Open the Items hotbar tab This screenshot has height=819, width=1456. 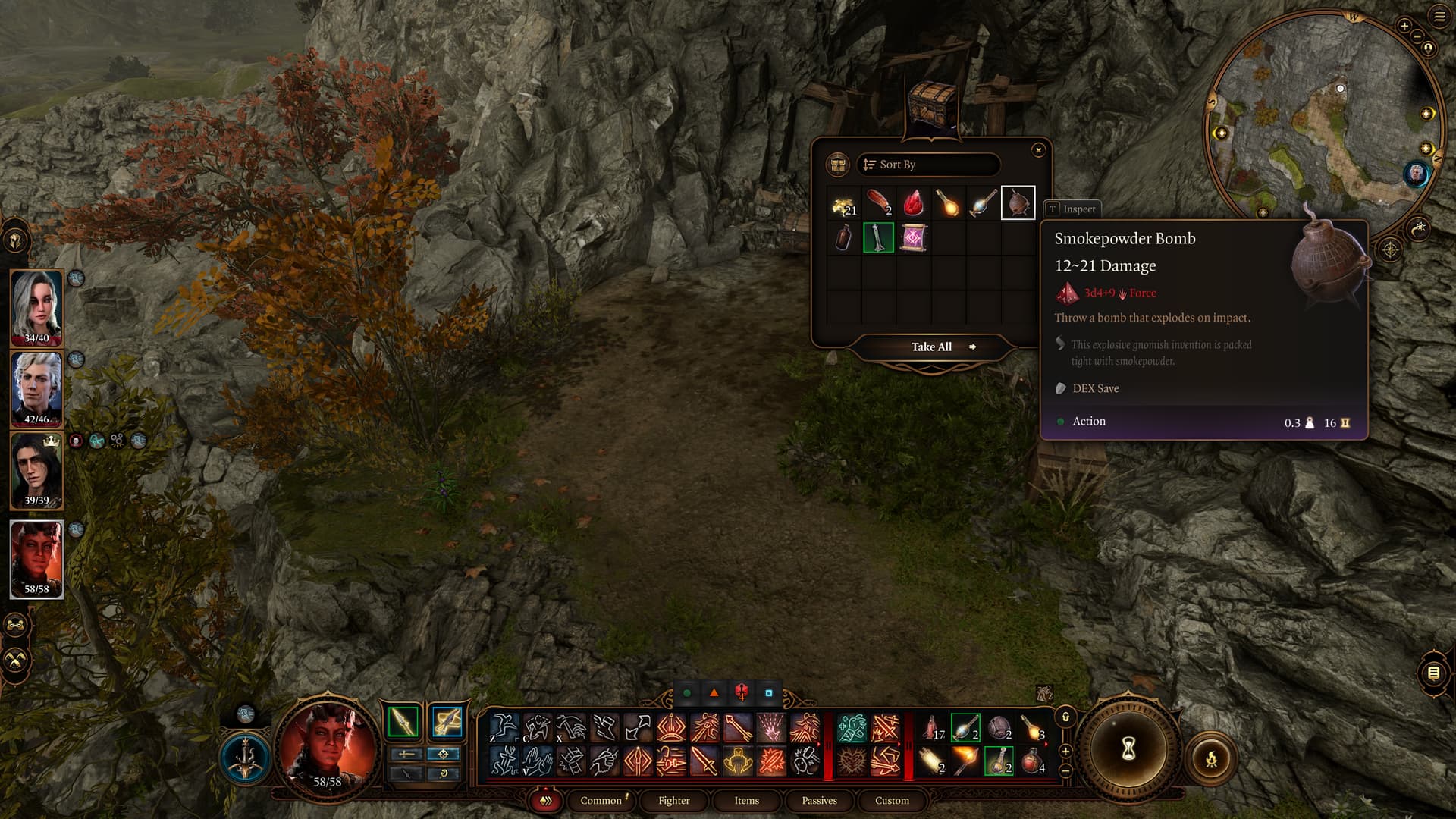(x=746, y=801)
